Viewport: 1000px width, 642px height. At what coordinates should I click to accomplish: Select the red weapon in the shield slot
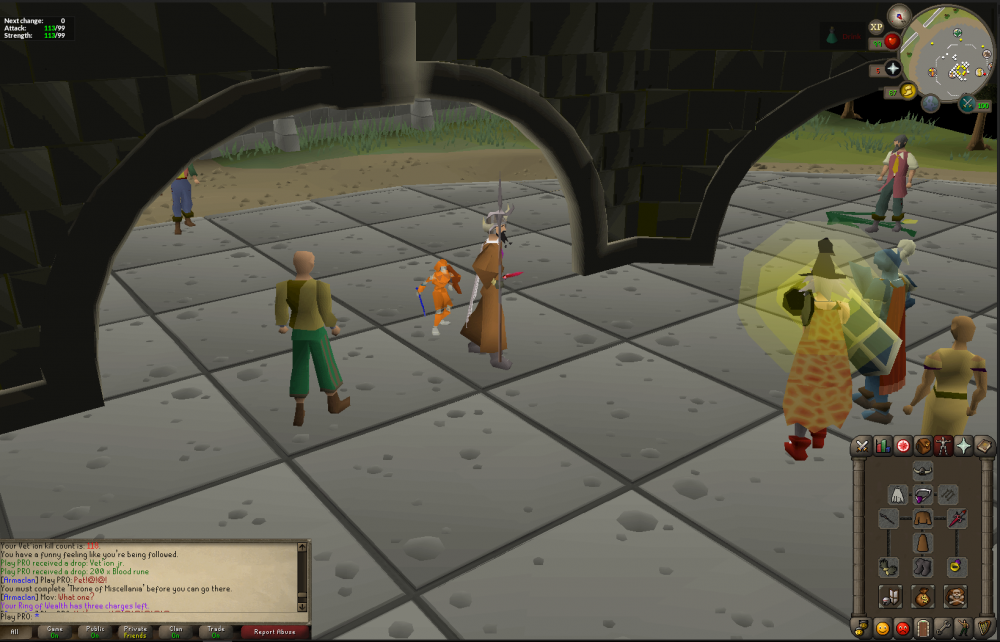coord(958,519)
